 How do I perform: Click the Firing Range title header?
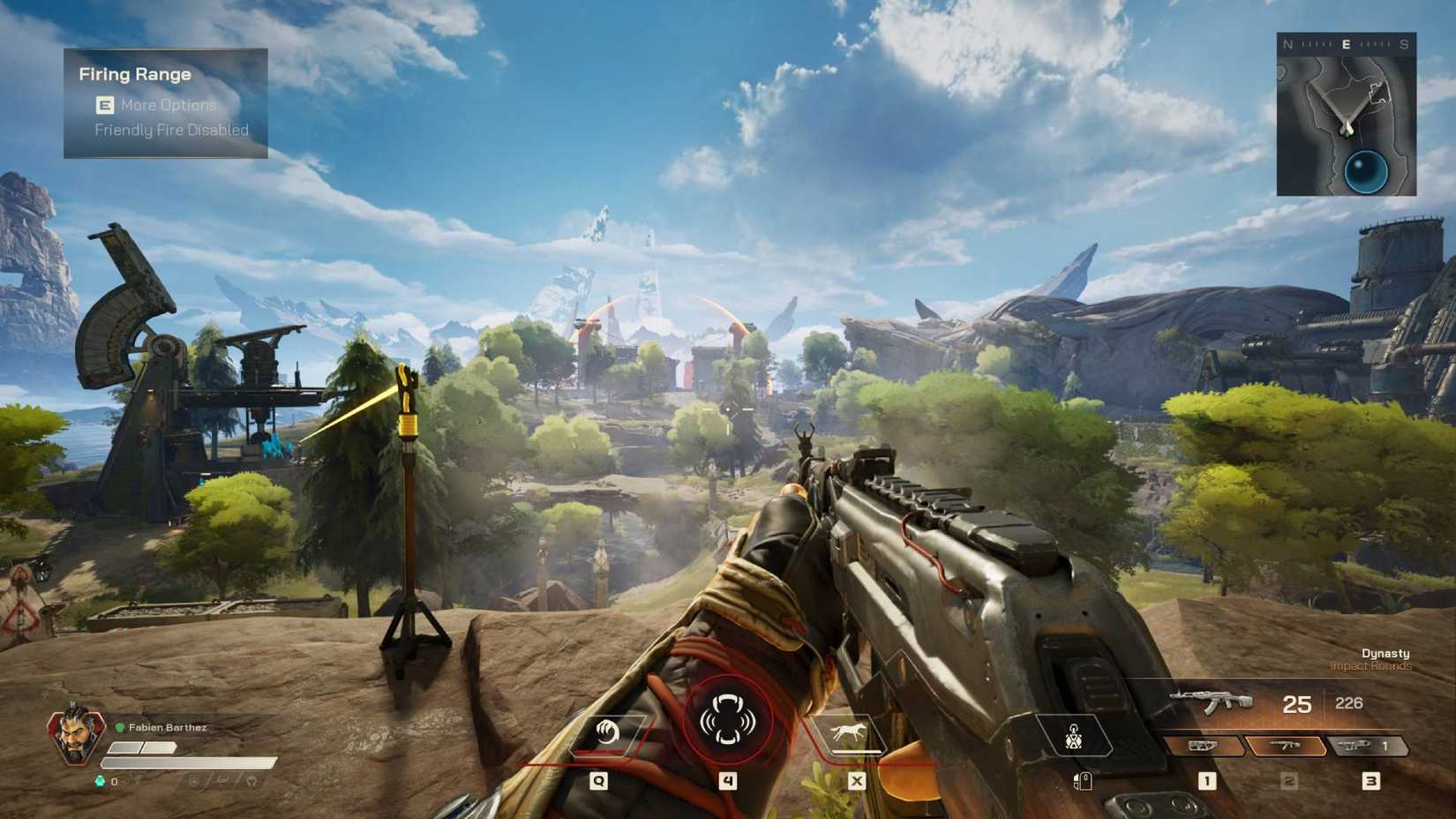[134, 74]
